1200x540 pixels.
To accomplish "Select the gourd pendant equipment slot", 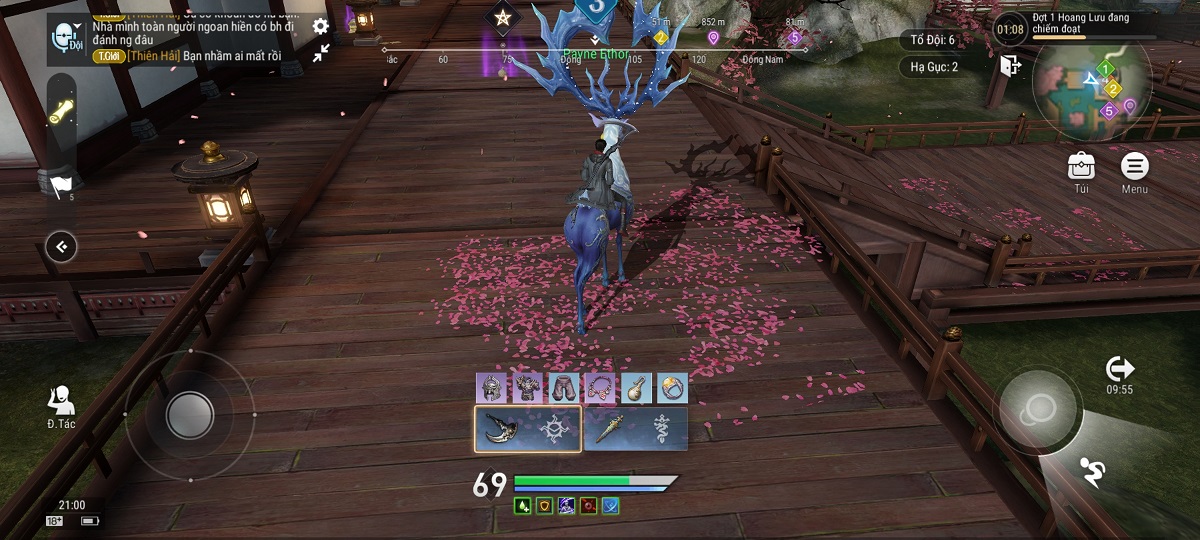I will coord(636,388).
